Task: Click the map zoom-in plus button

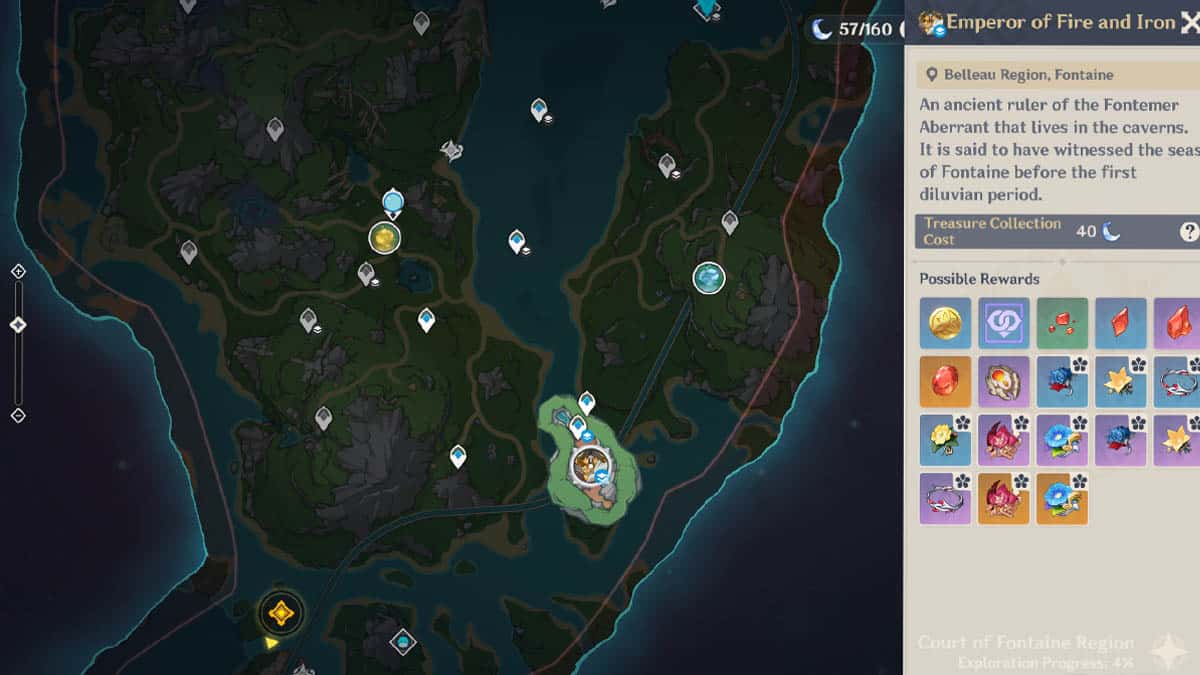Action: click(18, 271)
